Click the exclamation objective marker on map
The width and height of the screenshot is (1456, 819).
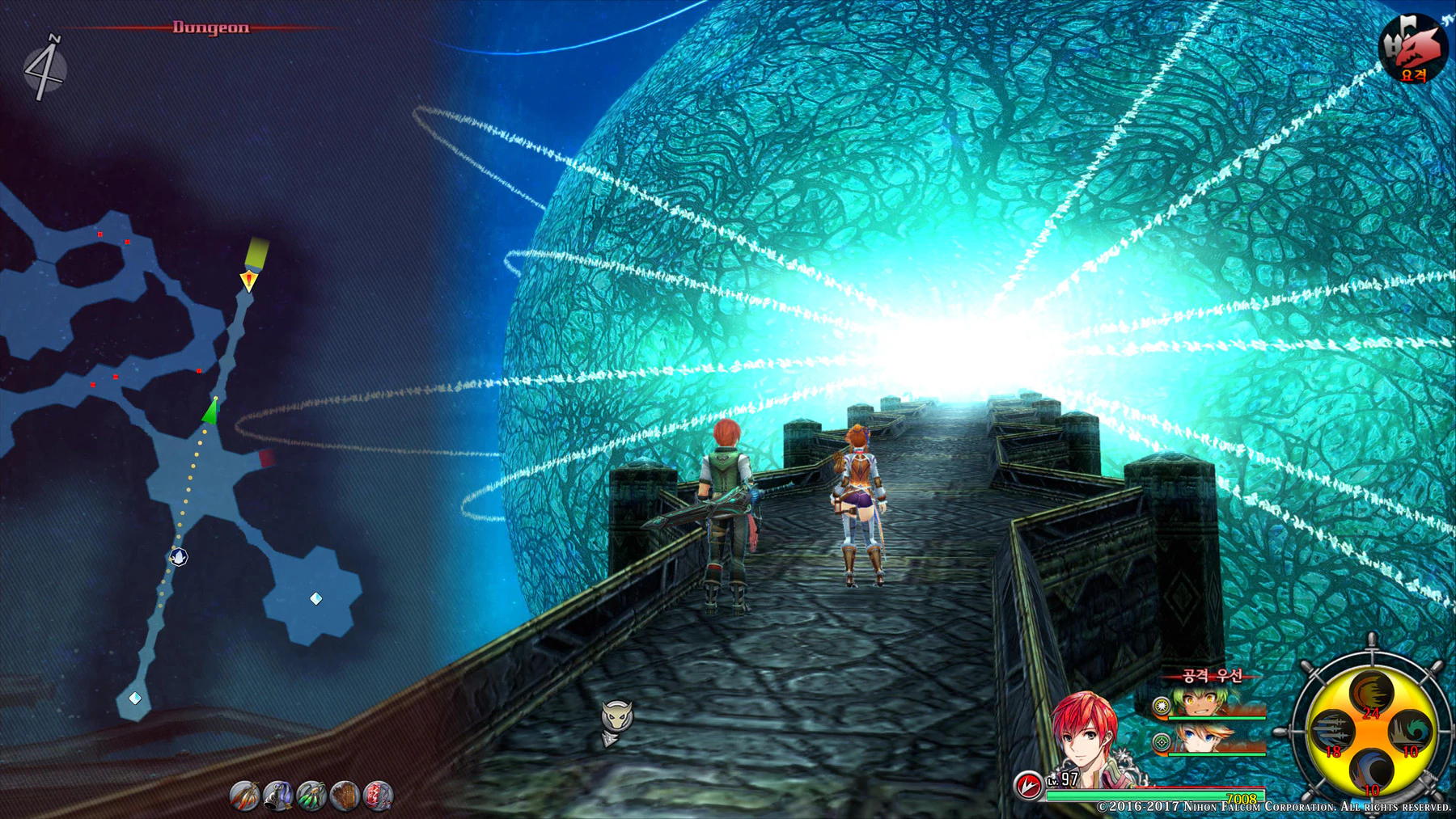tap(249, 281)
